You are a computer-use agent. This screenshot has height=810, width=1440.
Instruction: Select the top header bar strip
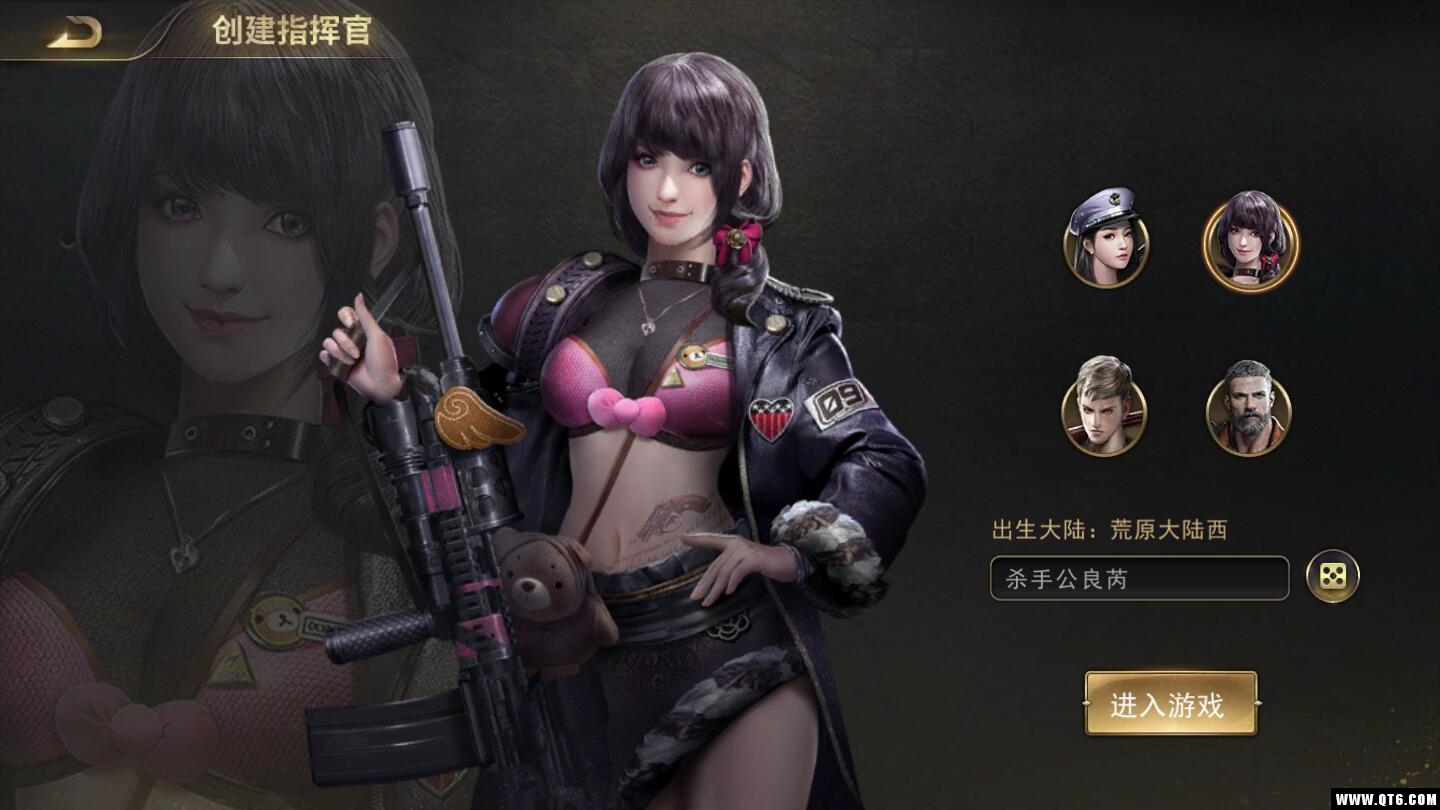tap(720, 28)
